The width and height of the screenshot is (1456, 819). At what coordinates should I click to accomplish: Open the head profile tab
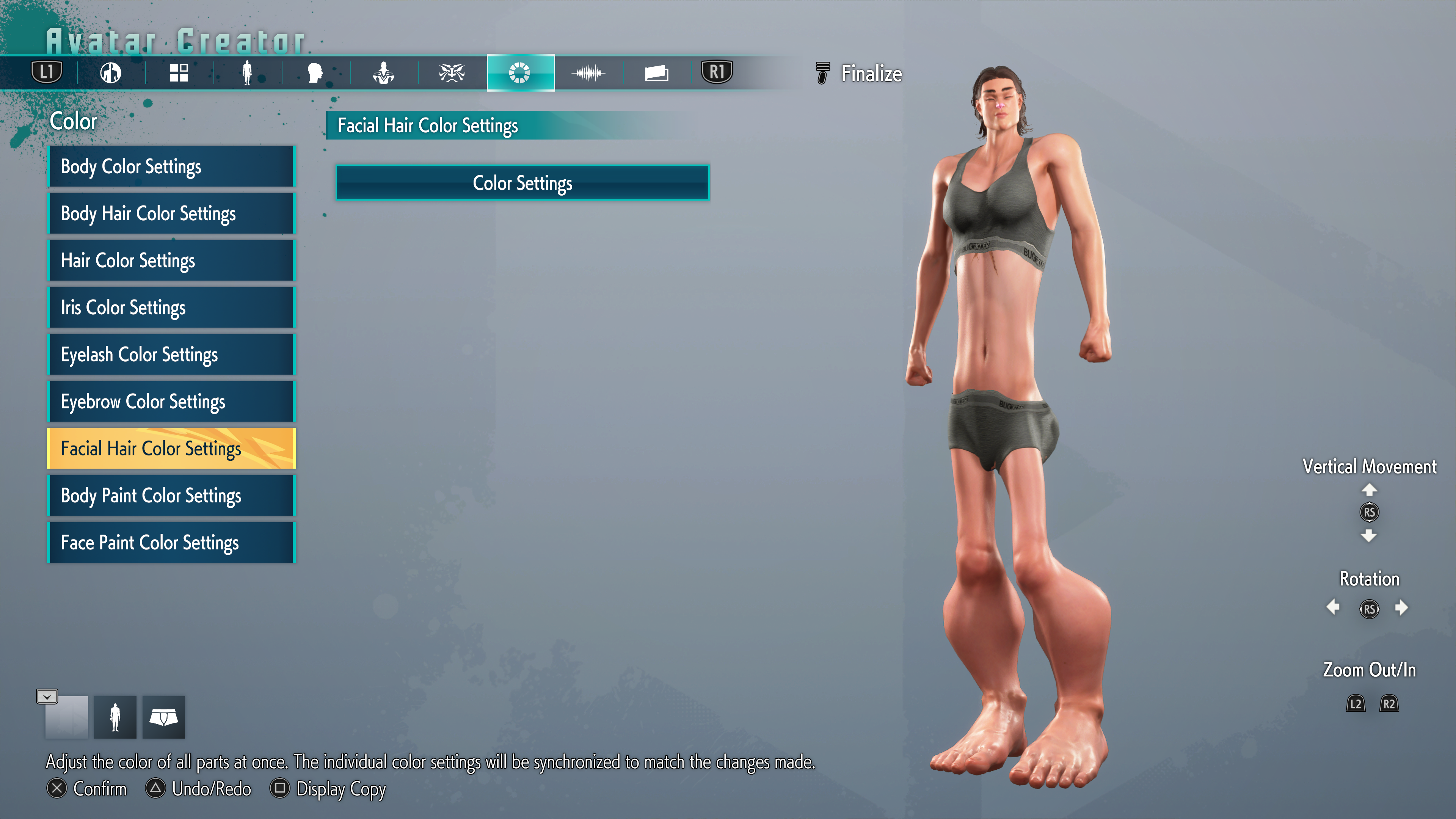[x=315, y=73]
